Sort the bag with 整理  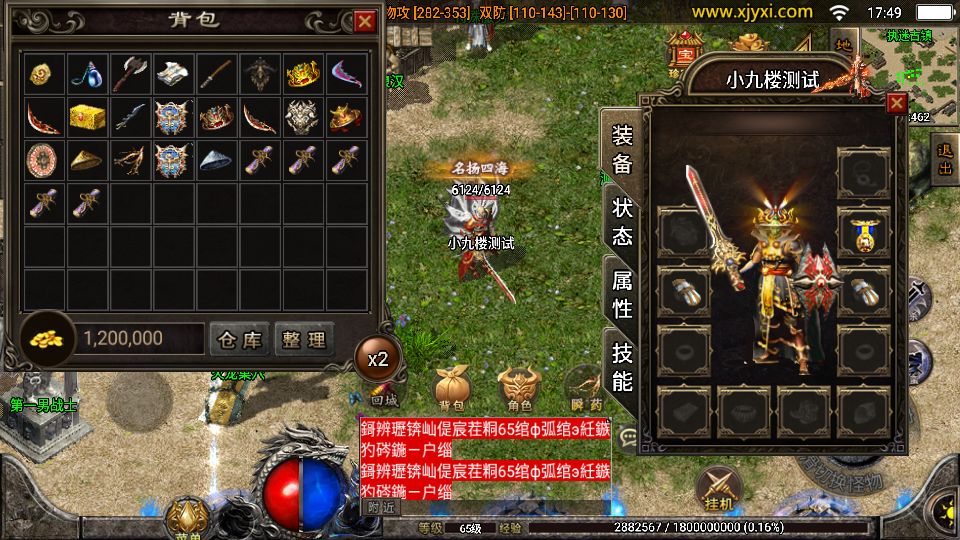[303, 340]
